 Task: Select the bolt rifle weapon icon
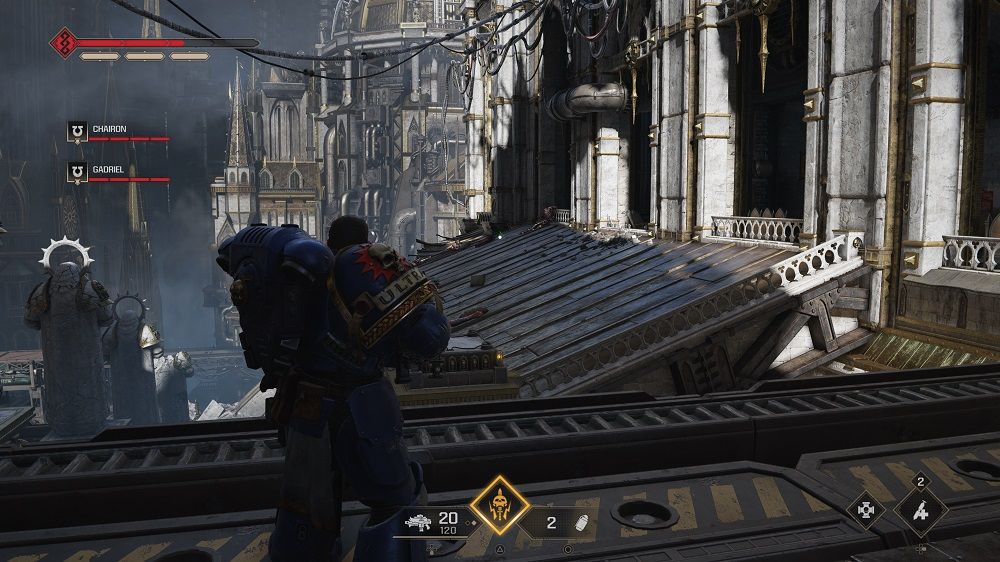(419, 521)
